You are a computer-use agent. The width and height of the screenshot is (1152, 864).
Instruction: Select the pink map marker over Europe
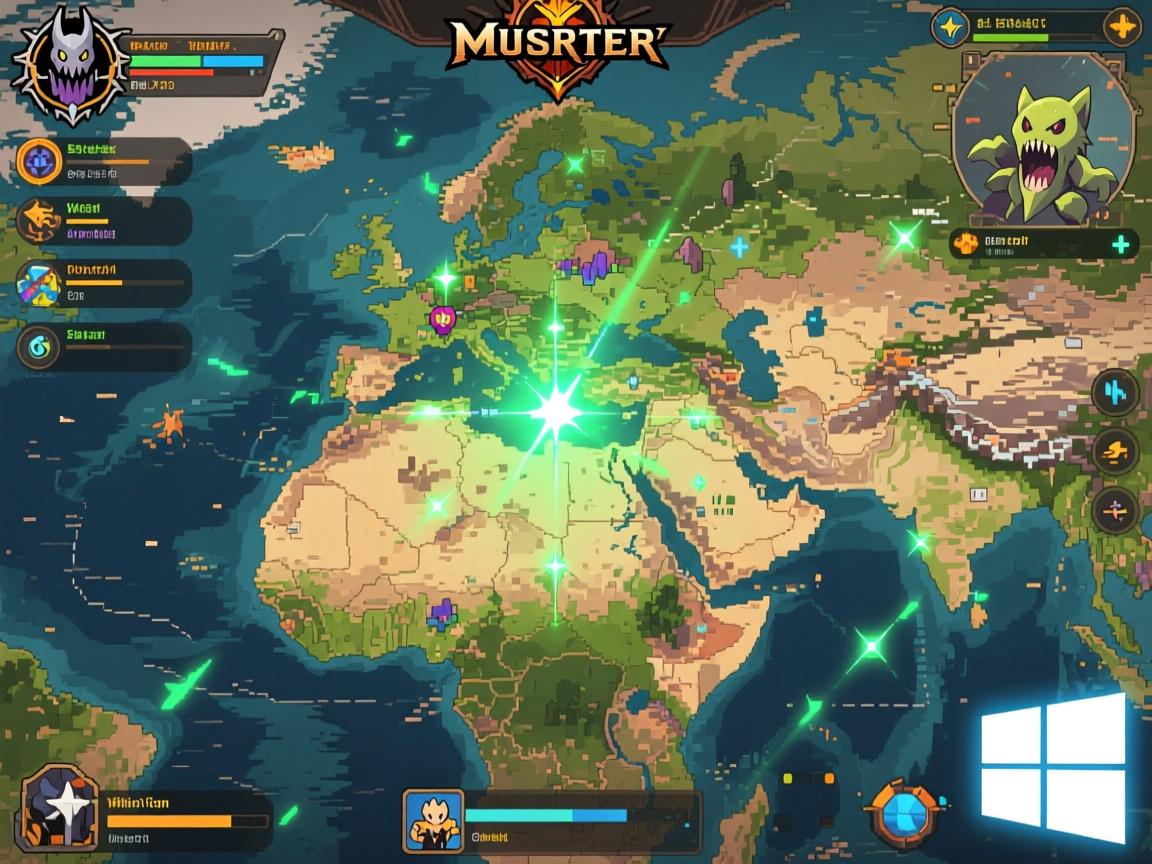click(442, 319)
